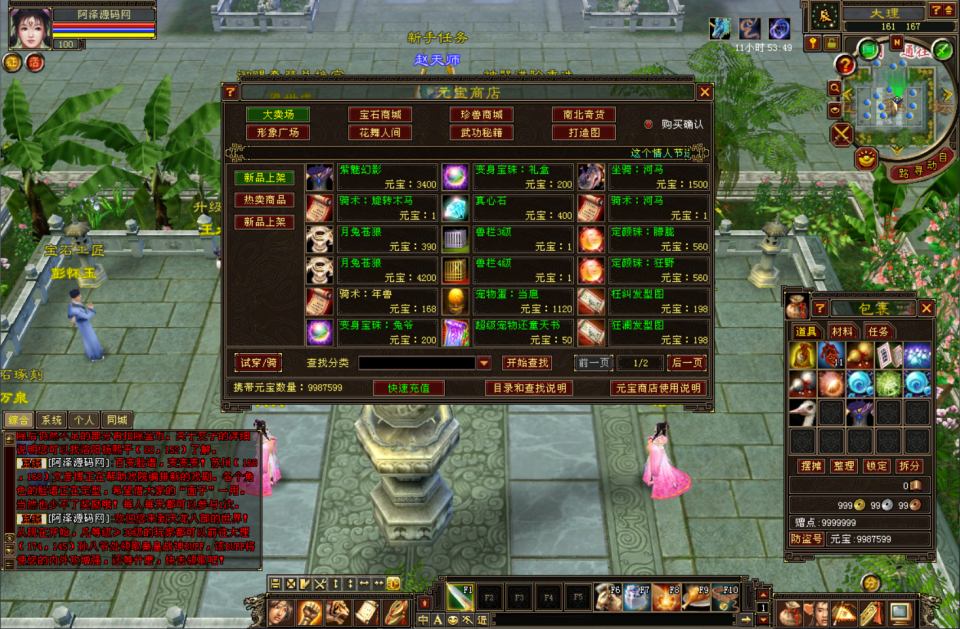Click the 试穿/骑 try-on button
This screenshot has height=629, width=960.
pyautogui.click(x=258, y=362)
